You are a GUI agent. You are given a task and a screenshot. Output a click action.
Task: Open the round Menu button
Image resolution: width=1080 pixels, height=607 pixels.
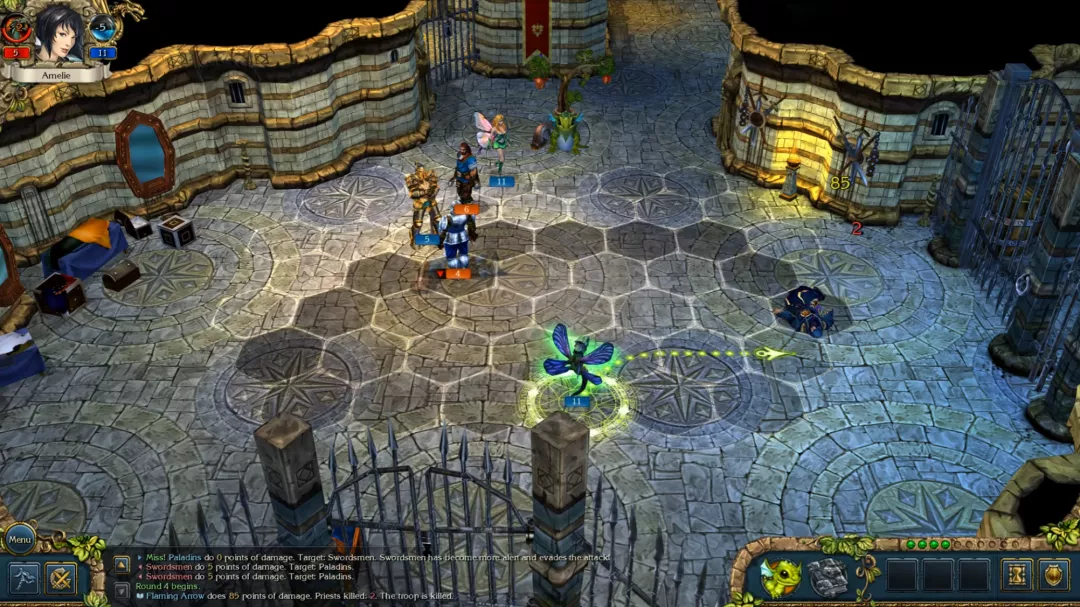(20, 539)
